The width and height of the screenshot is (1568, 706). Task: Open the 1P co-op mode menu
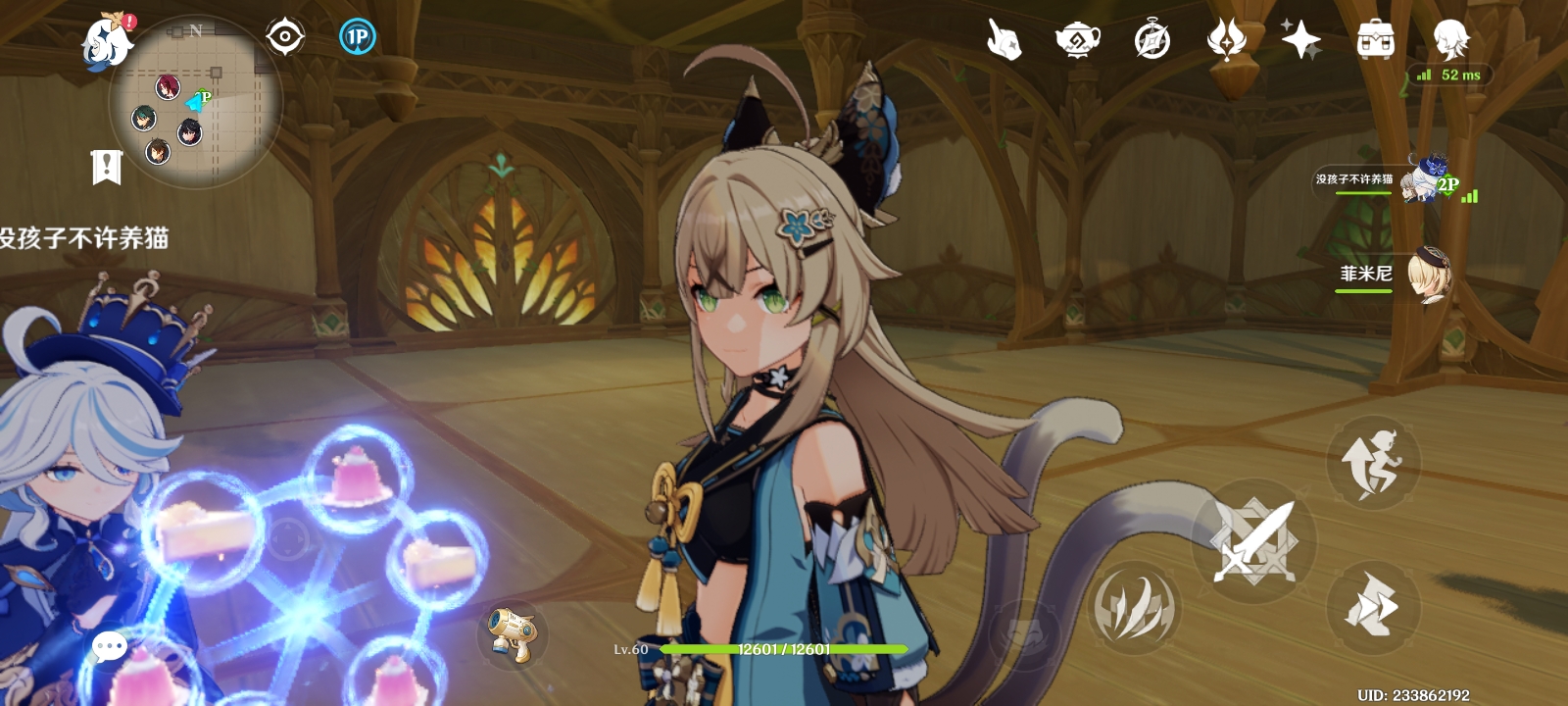pyautogui.click(x=358, y=37)
